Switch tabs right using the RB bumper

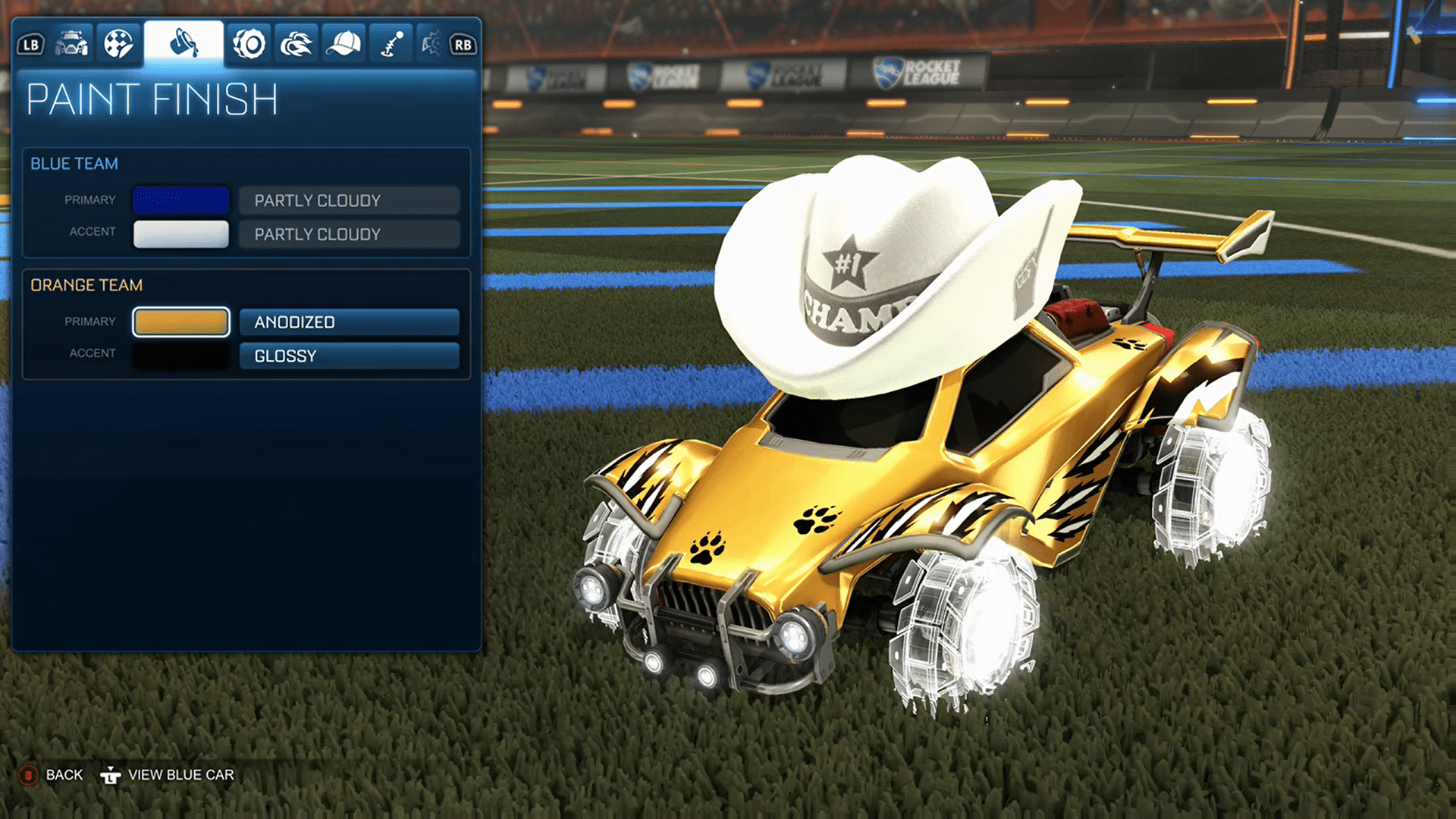463,43
